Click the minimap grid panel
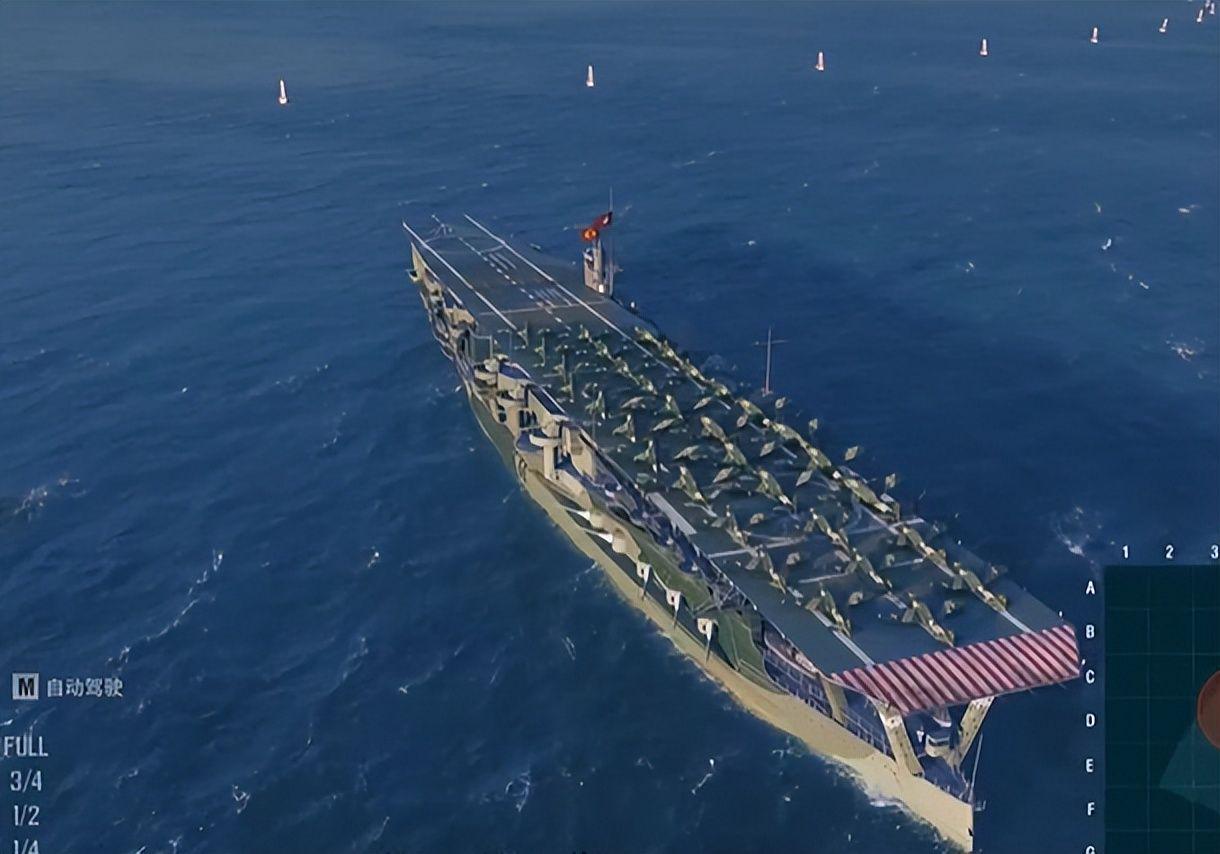Image resolution: width=1220 pixels, height=854 pixels. (x=1162, y=710)
